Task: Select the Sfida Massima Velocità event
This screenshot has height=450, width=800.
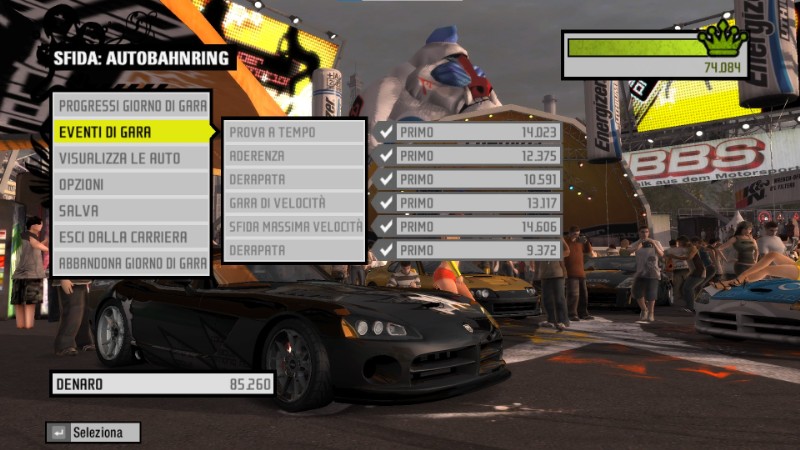Action: [x=294, y=227]
